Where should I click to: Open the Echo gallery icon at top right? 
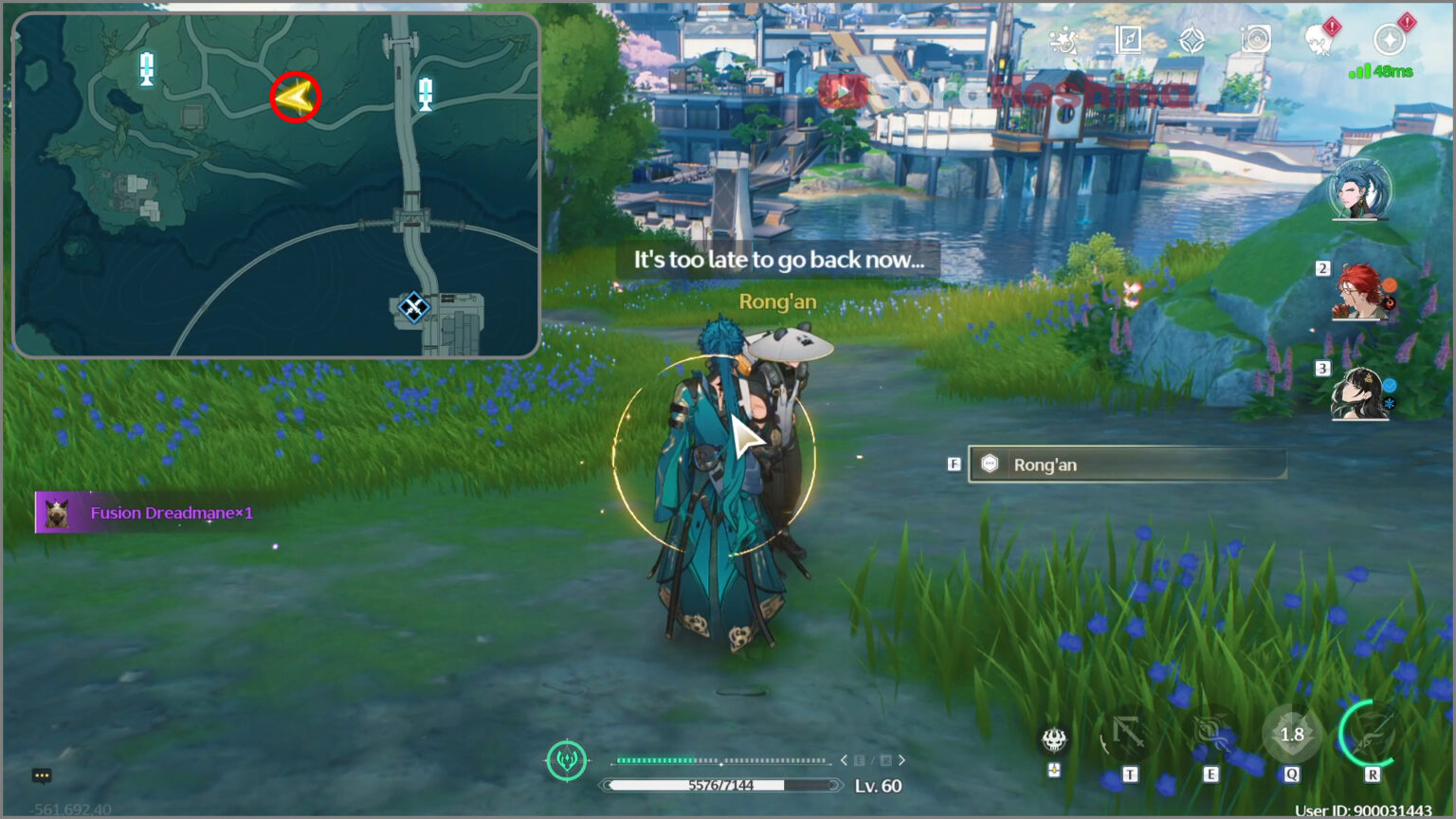[x=1254, y=38]
